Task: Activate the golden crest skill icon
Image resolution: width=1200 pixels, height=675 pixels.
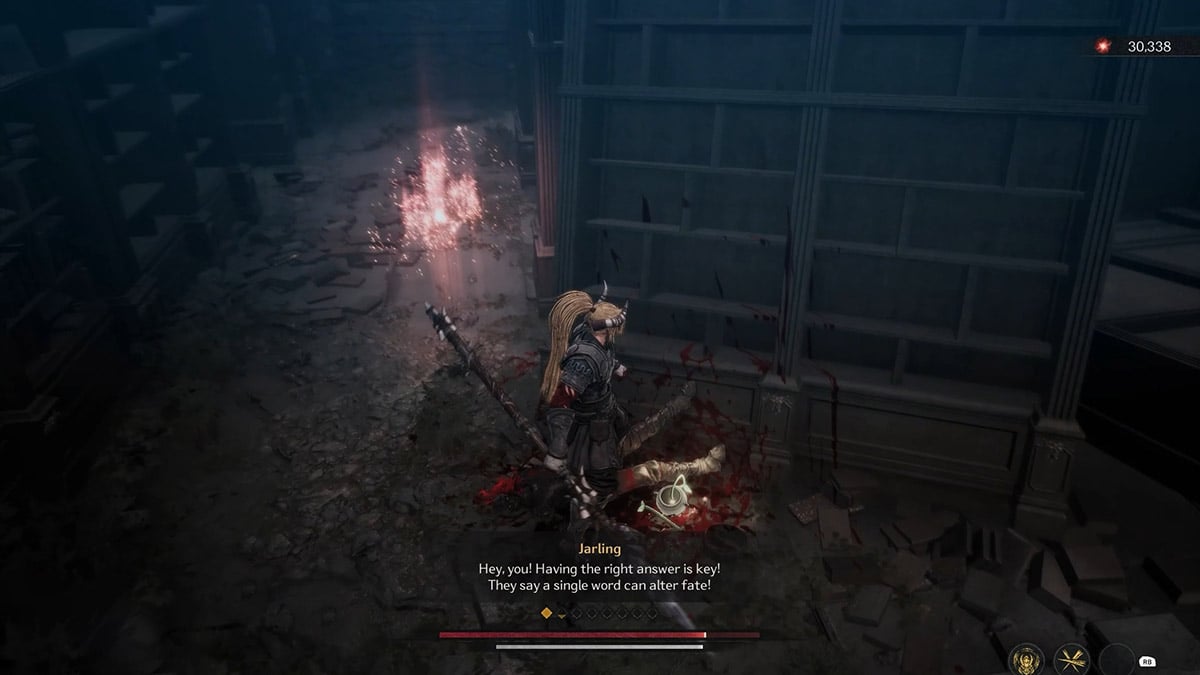Action: pos(1025,659)
